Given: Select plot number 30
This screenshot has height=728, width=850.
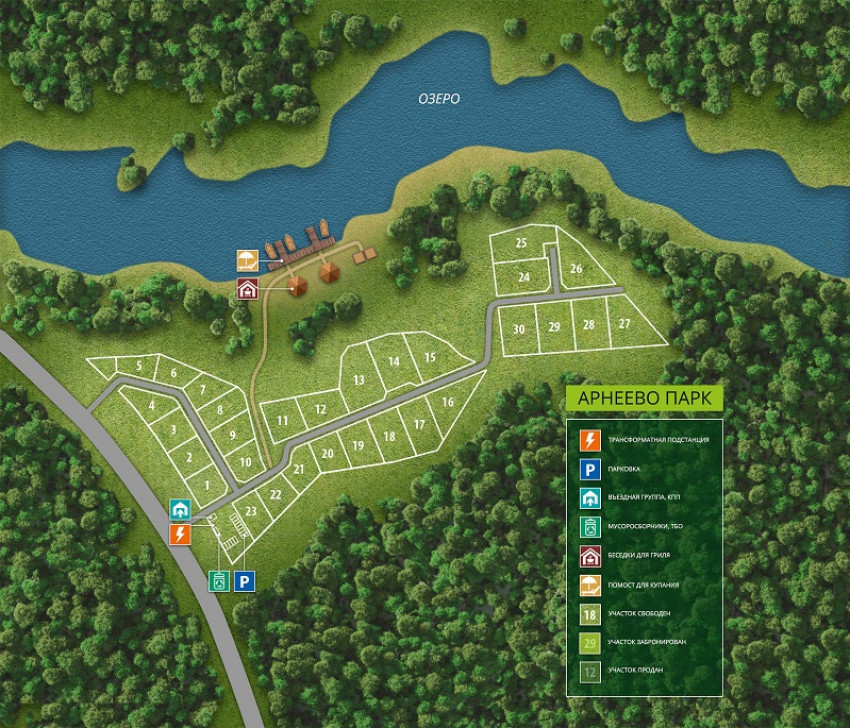Looking at the screenshot, I should (x=518, y=329).
